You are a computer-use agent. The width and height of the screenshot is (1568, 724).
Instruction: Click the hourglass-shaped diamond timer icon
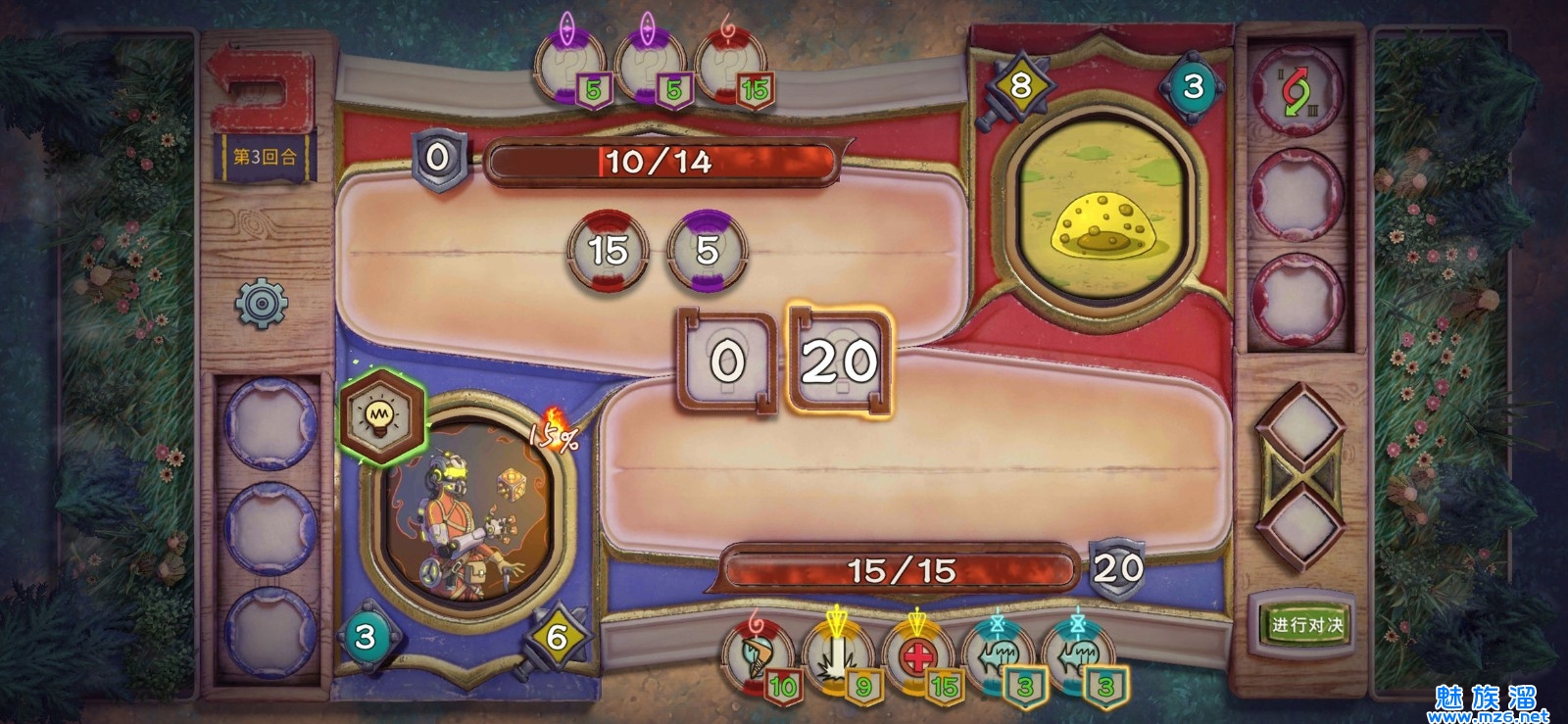point(1299,477)
